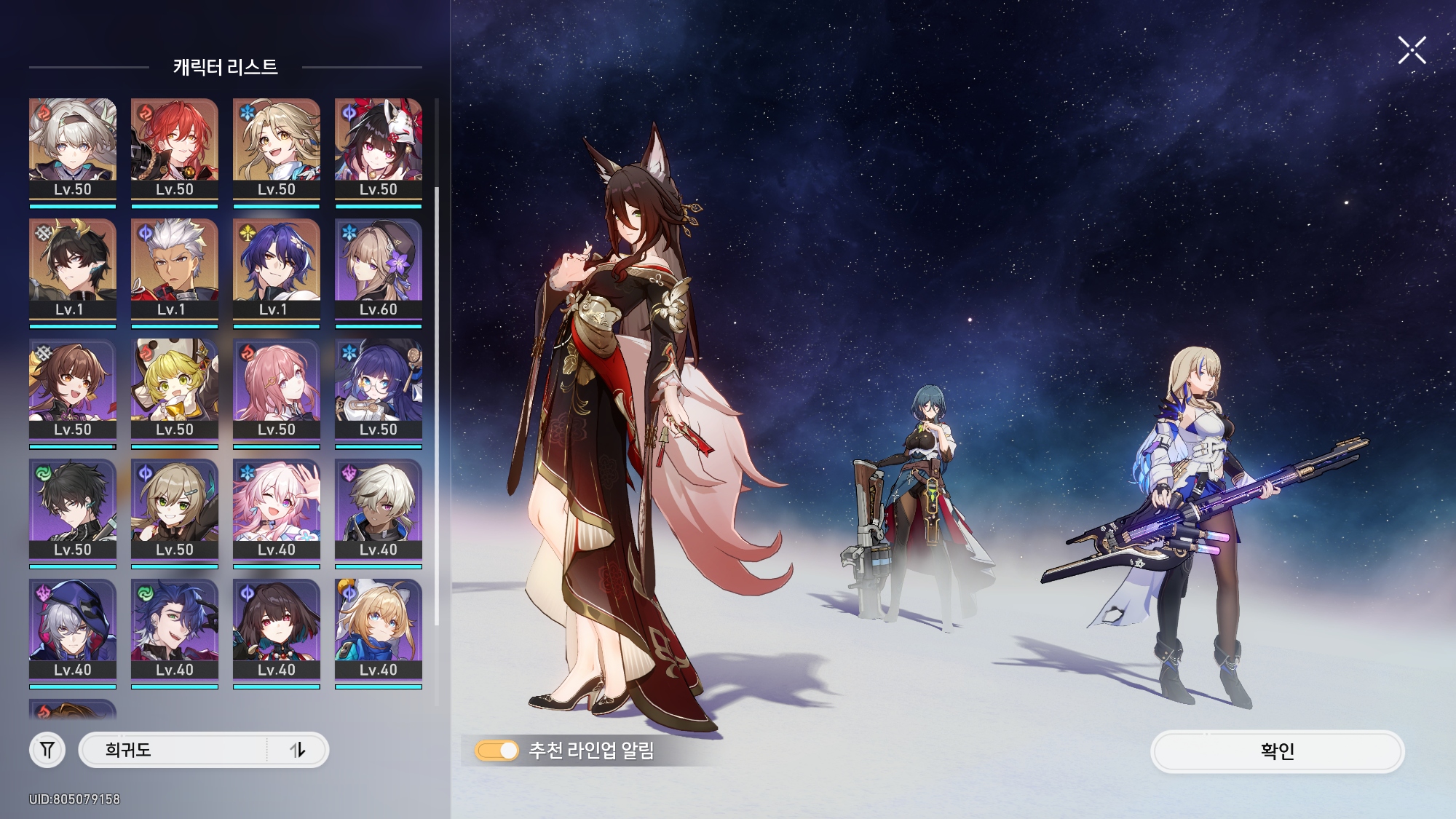This screenshot has height=819, width=1456.
Task: Confirm the lineup with the 확인 button
Action: tap(1277, 751)
